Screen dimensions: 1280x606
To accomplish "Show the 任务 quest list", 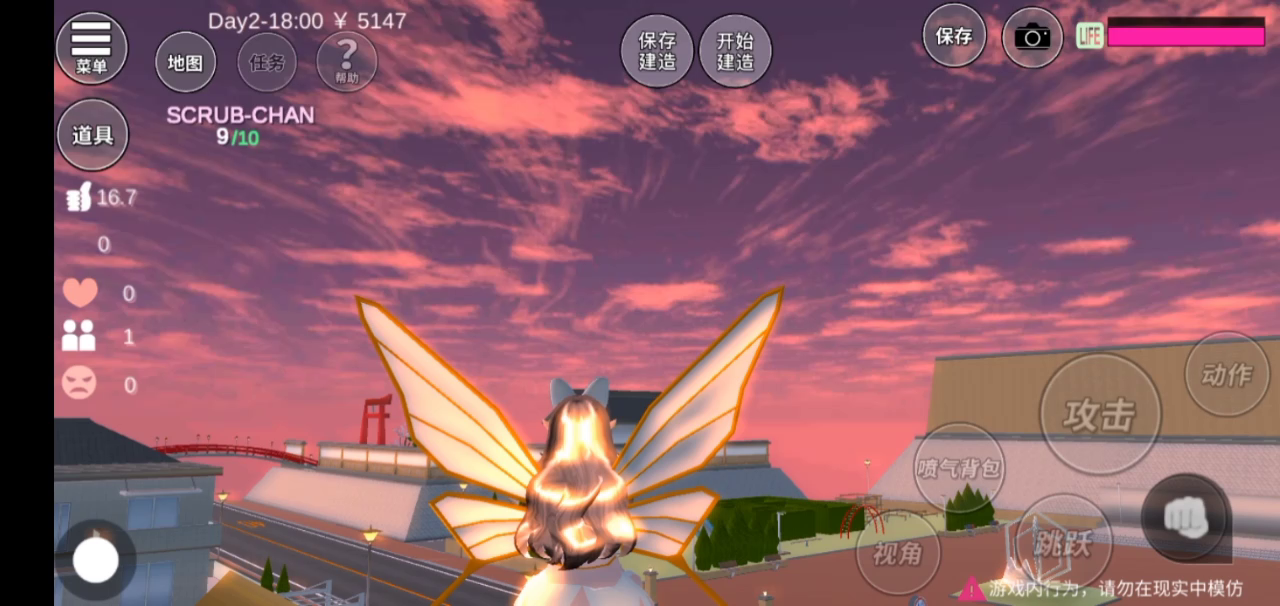I will pyautogui.click(x=267, y=63).
